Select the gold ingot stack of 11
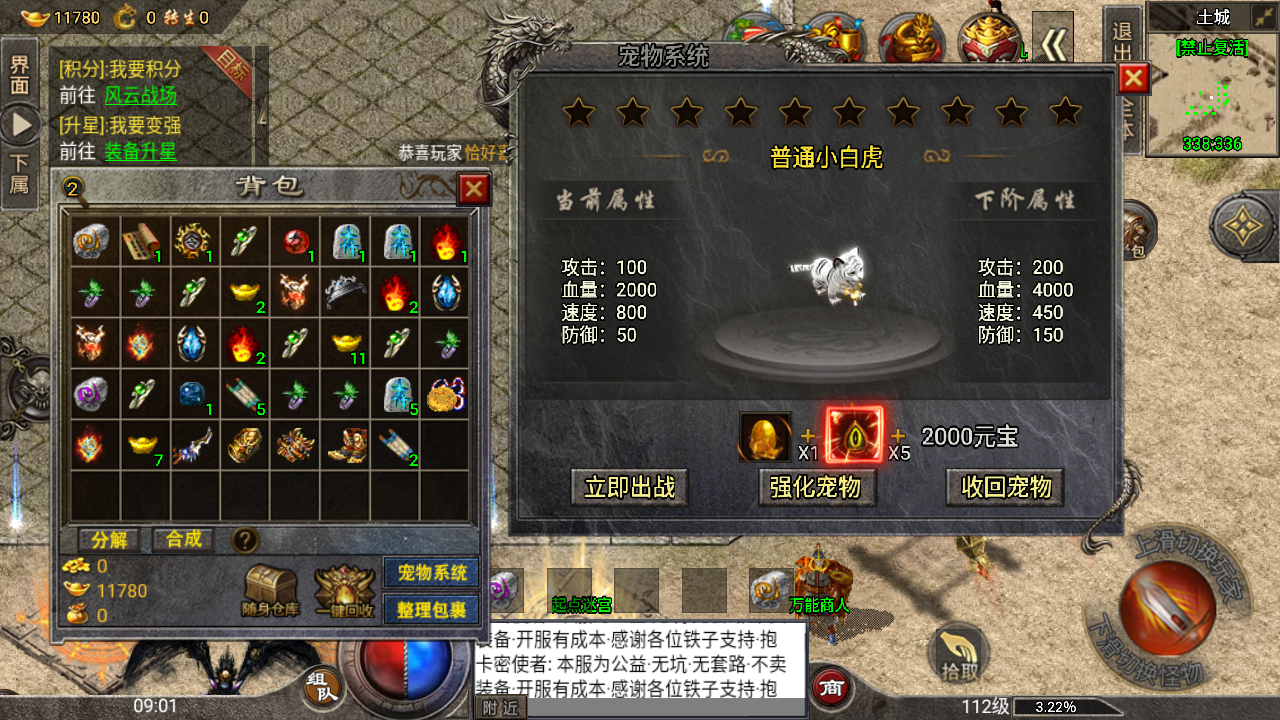 345,342
